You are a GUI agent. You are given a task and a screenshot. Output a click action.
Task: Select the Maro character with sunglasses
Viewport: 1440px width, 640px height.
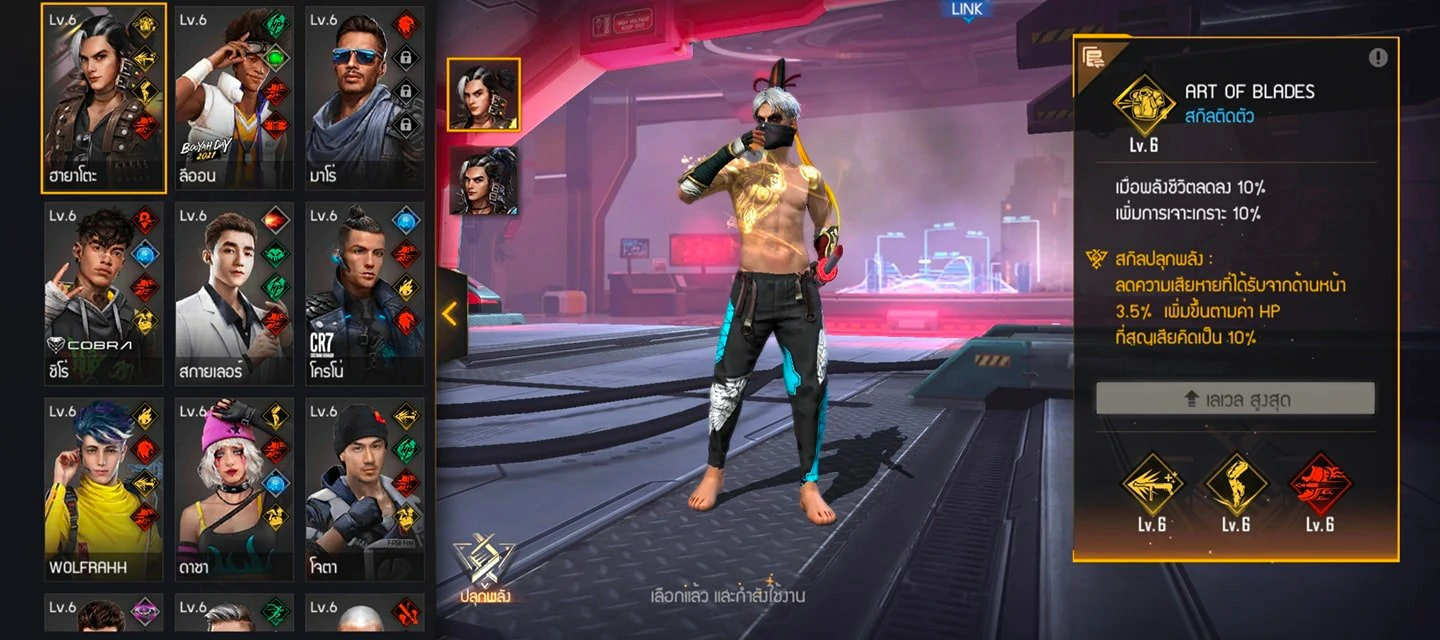(364, 98)
